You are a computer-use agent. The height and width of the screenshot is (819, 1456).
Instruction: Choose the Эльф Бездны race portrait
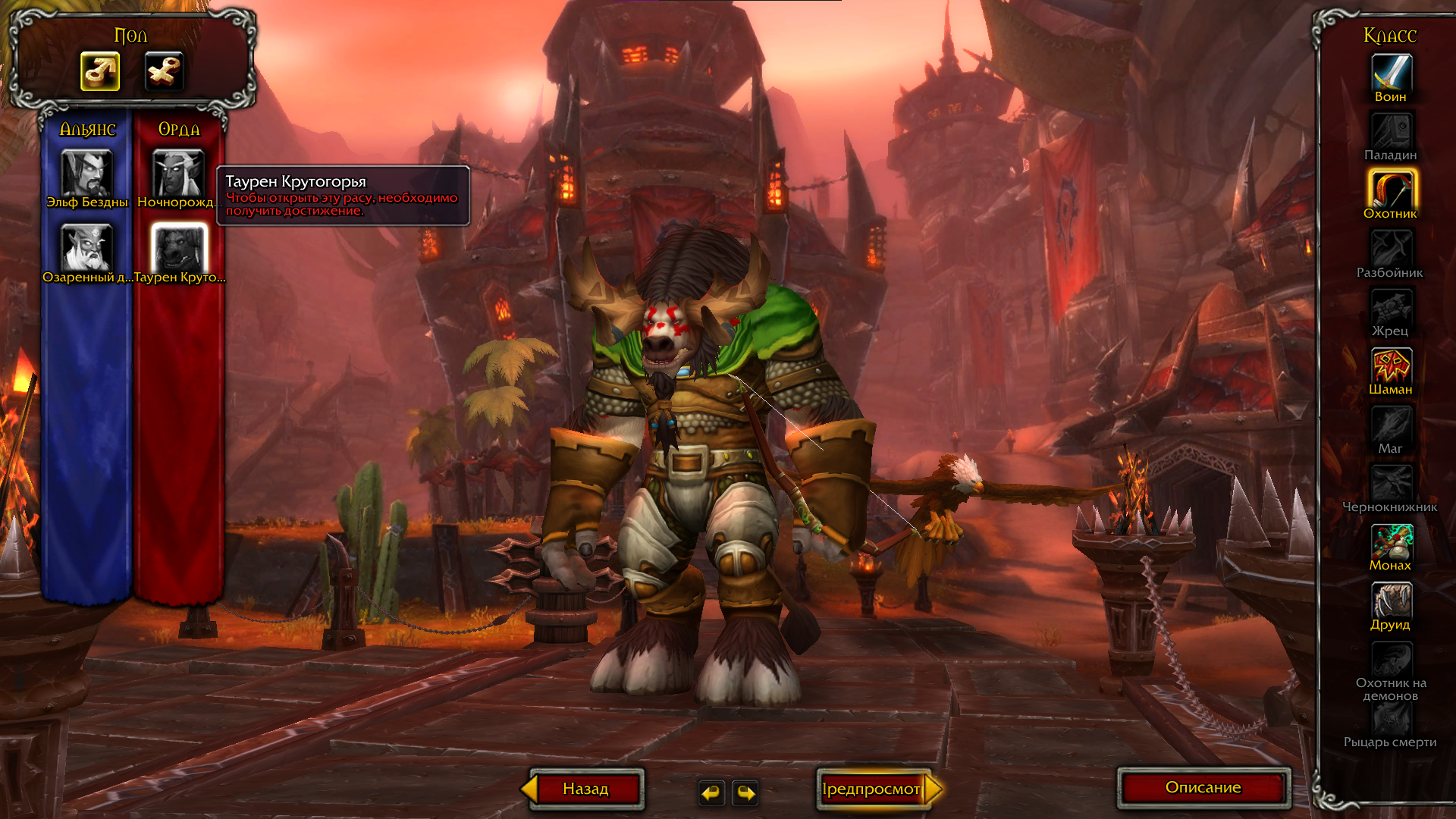(86, 174)
